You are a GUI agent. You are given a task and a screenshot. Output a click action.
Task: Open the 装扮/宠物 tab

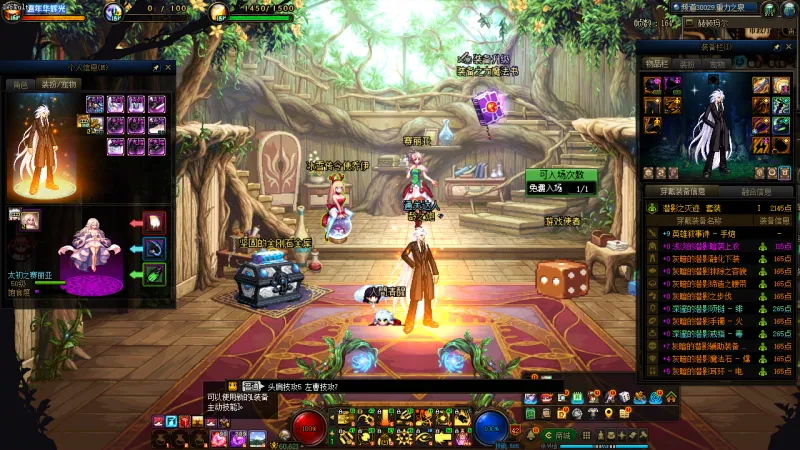click(x=57, y=85)
